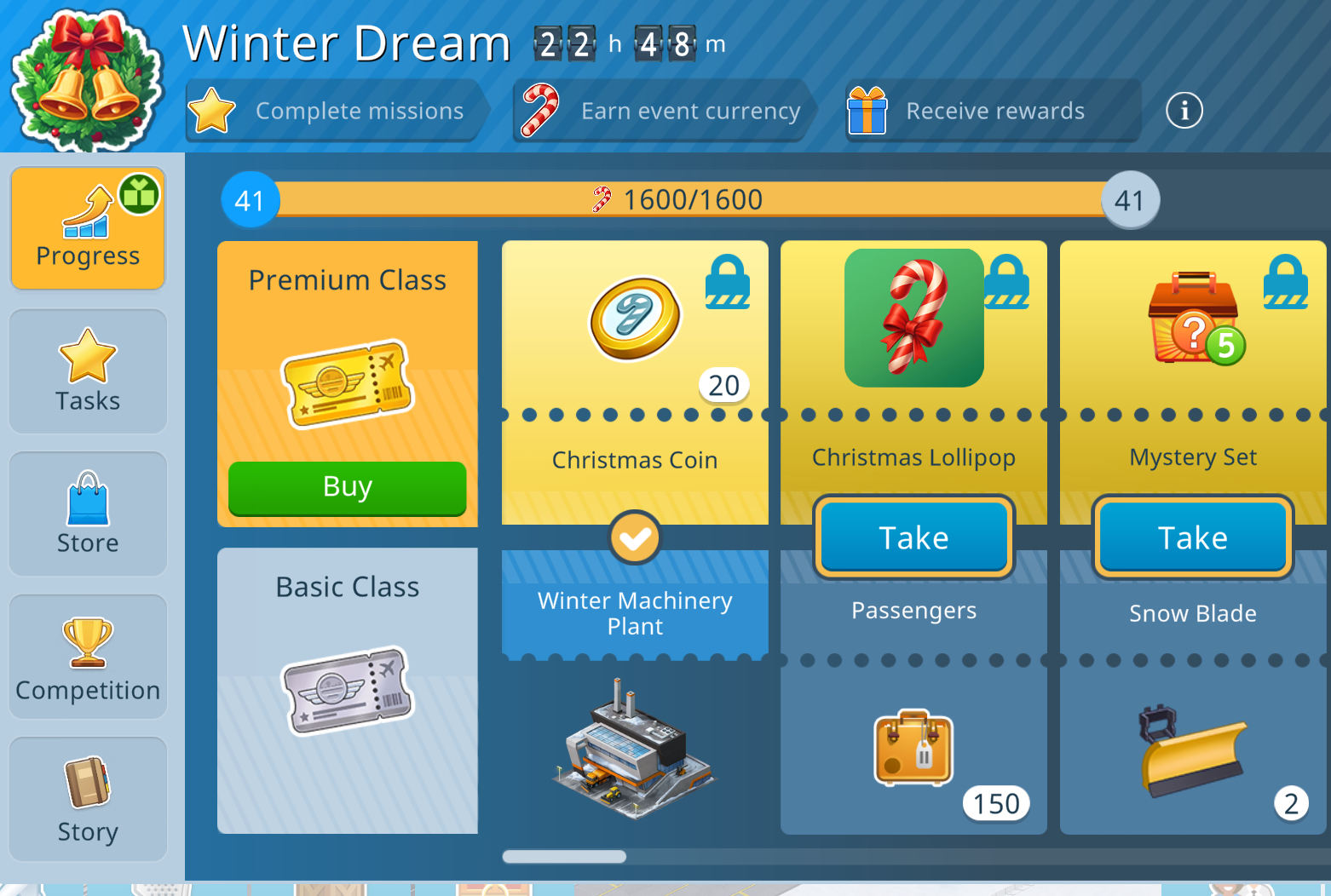Open the event Store tab

[x=88, y=514]
